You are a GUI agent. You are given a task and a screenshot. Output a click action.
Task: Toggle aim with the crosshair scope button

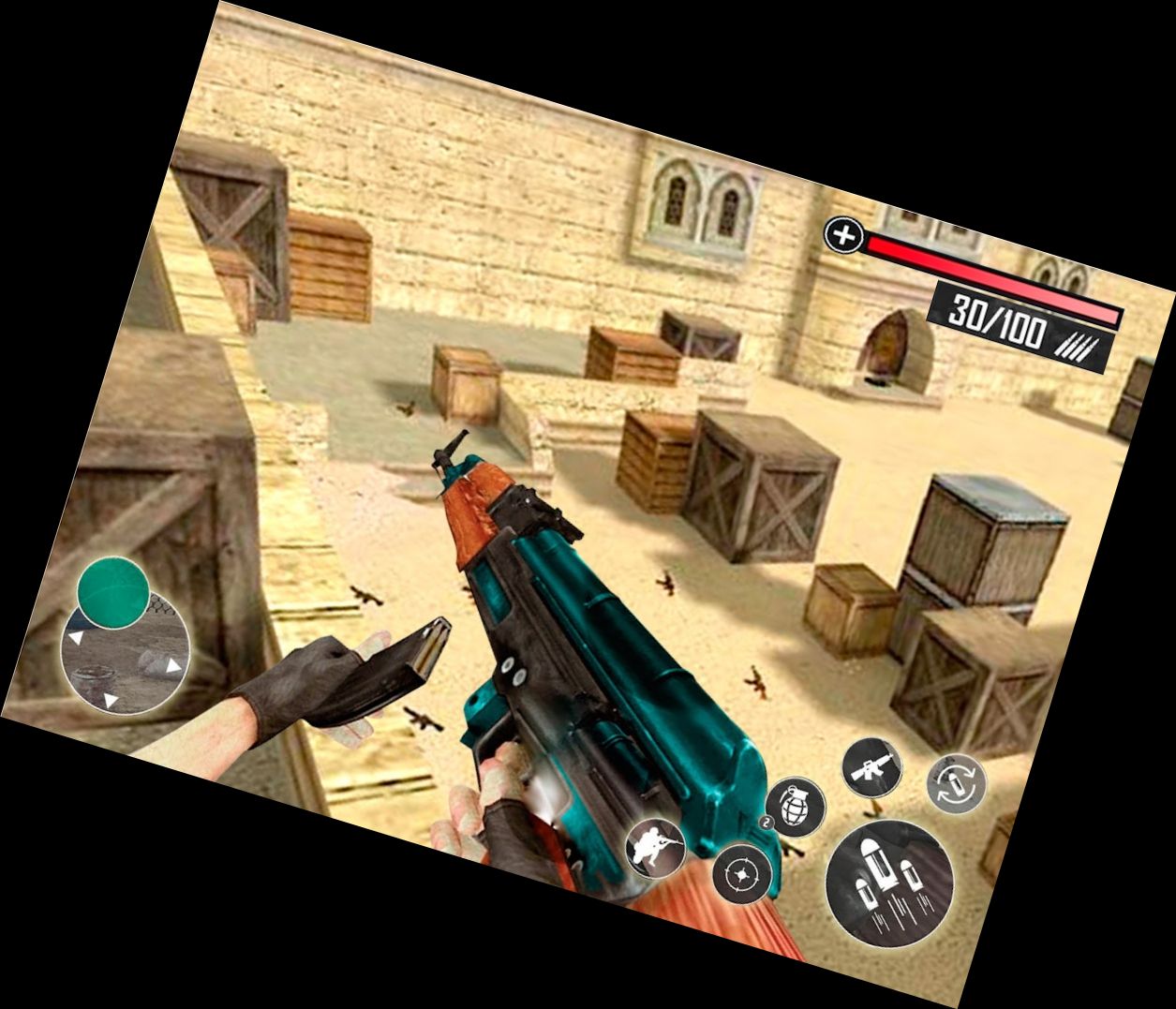[x=742, y=875]
